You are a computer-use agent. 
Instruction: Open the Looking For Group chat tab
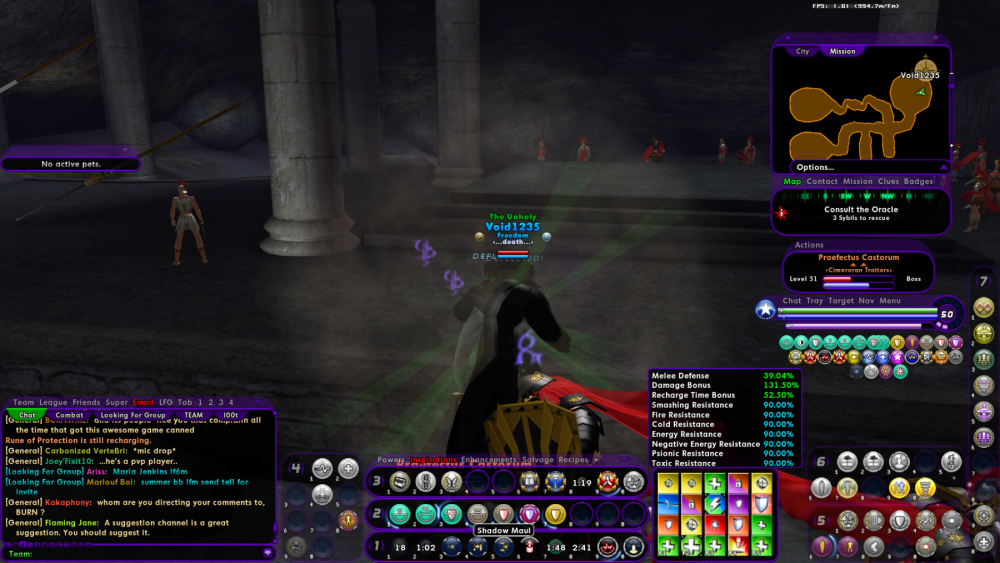133,415
